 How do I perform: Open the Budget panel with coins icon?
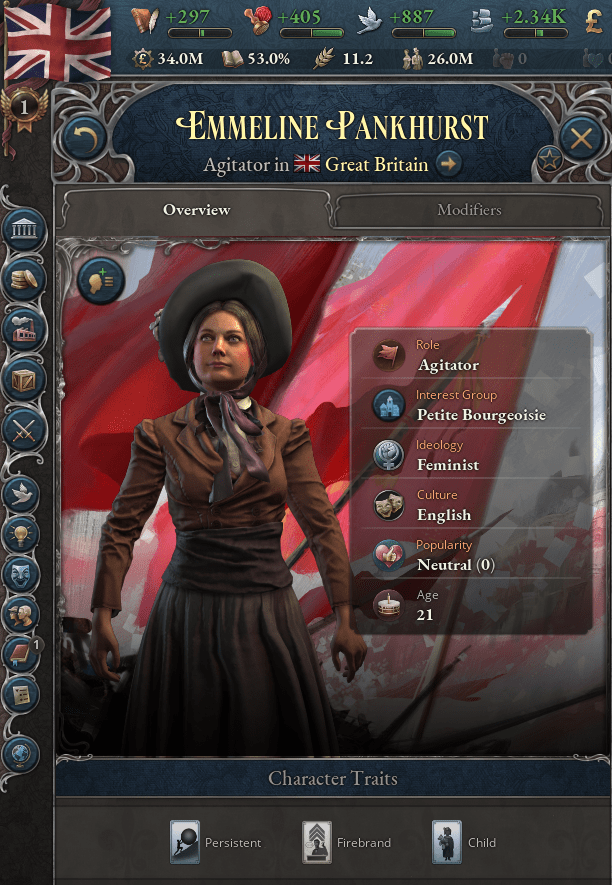pos(24,279)
